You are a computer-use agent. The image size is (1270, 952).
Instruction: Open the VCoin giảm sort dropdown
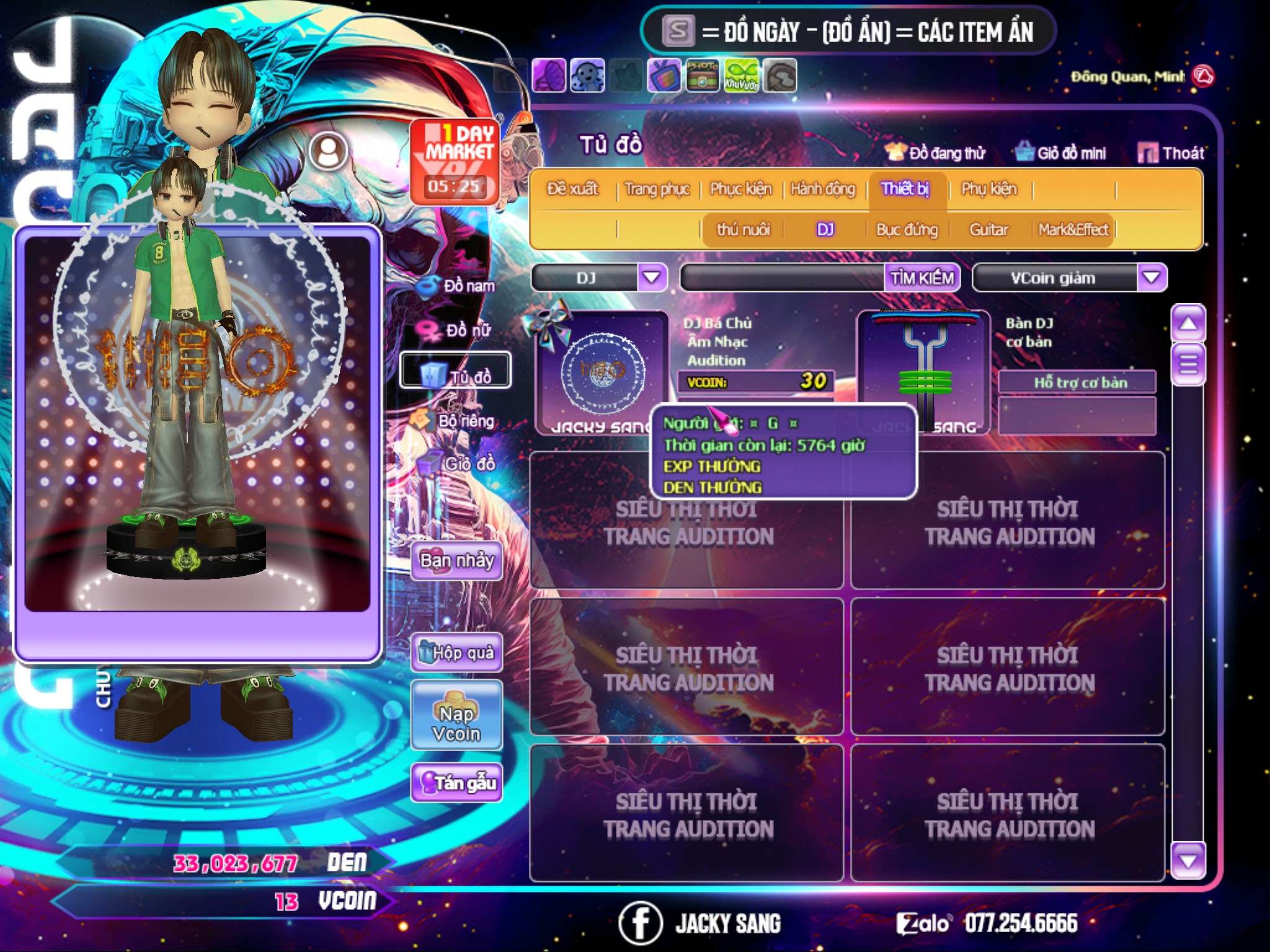point(1151,278)
